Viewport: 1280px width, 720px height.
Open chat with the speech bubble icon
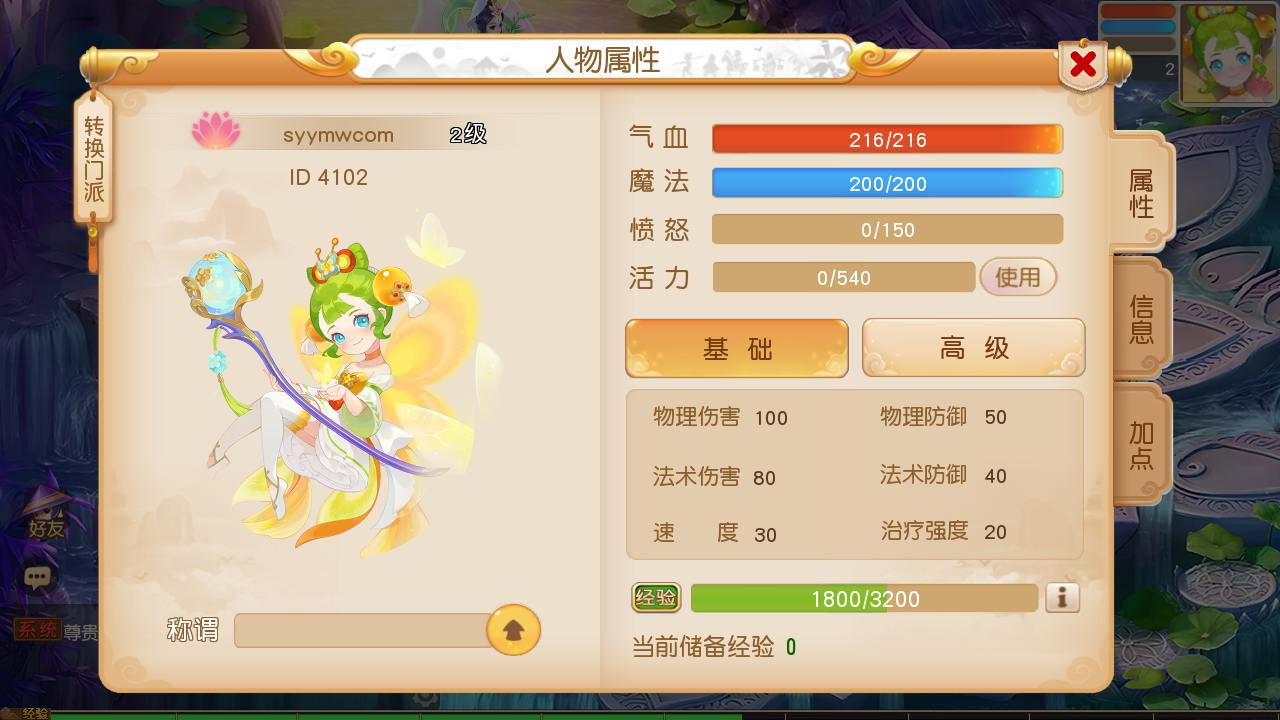point(38,577)
